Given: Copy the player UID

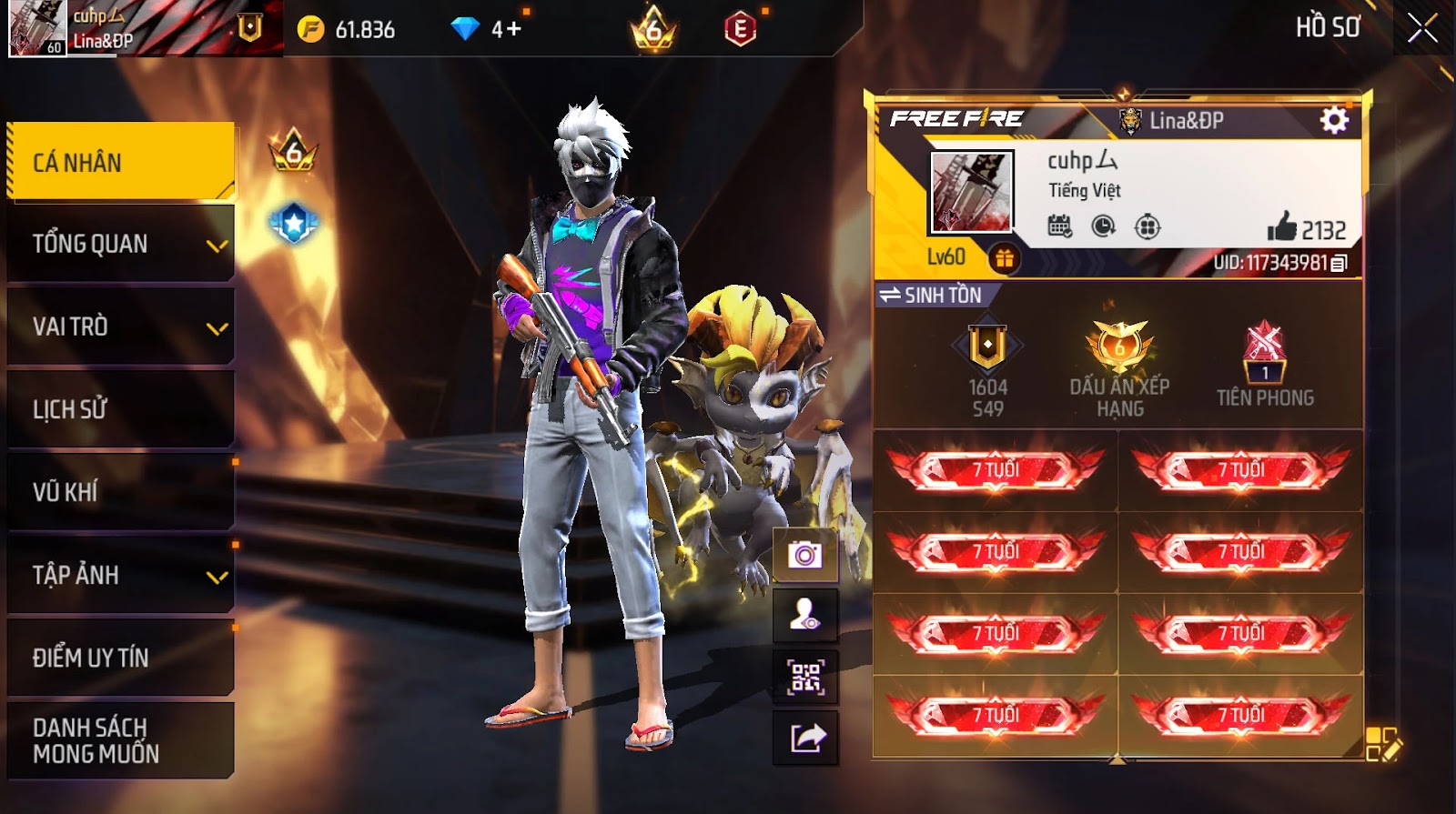Looking at the screenshot, I should [x=1339, y=264].
